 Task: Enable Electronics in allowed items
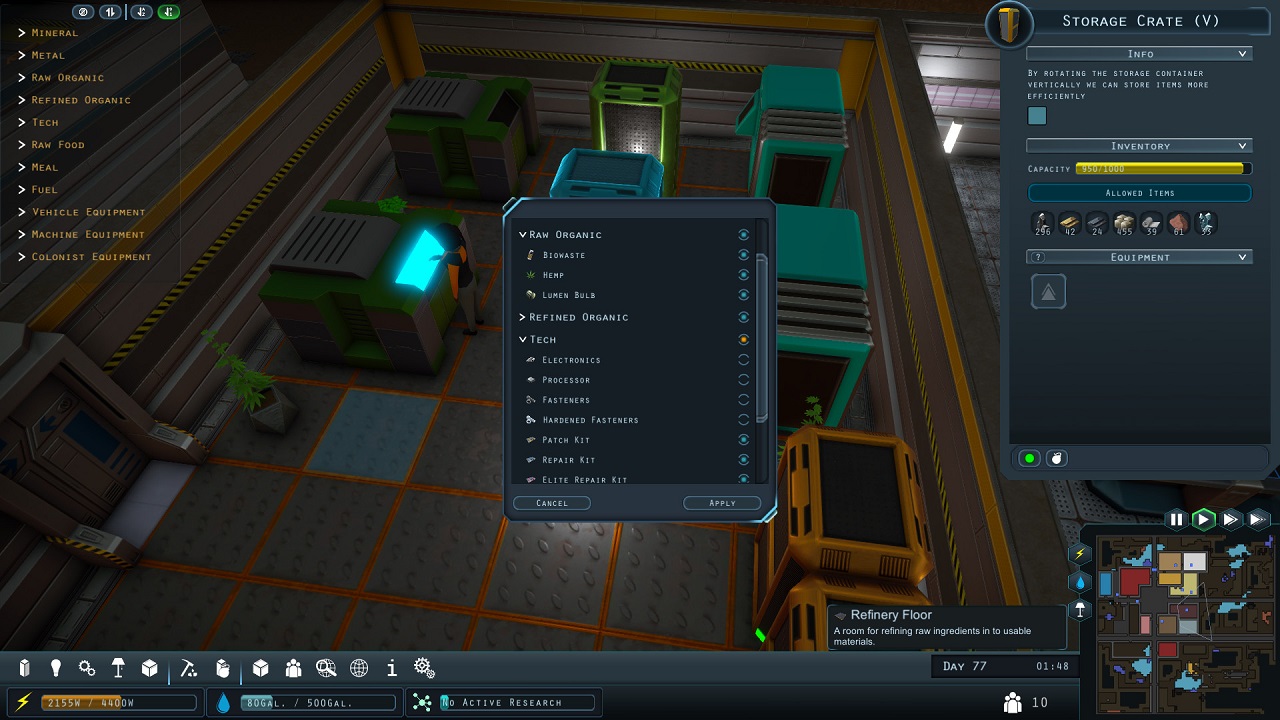point(744,360)
